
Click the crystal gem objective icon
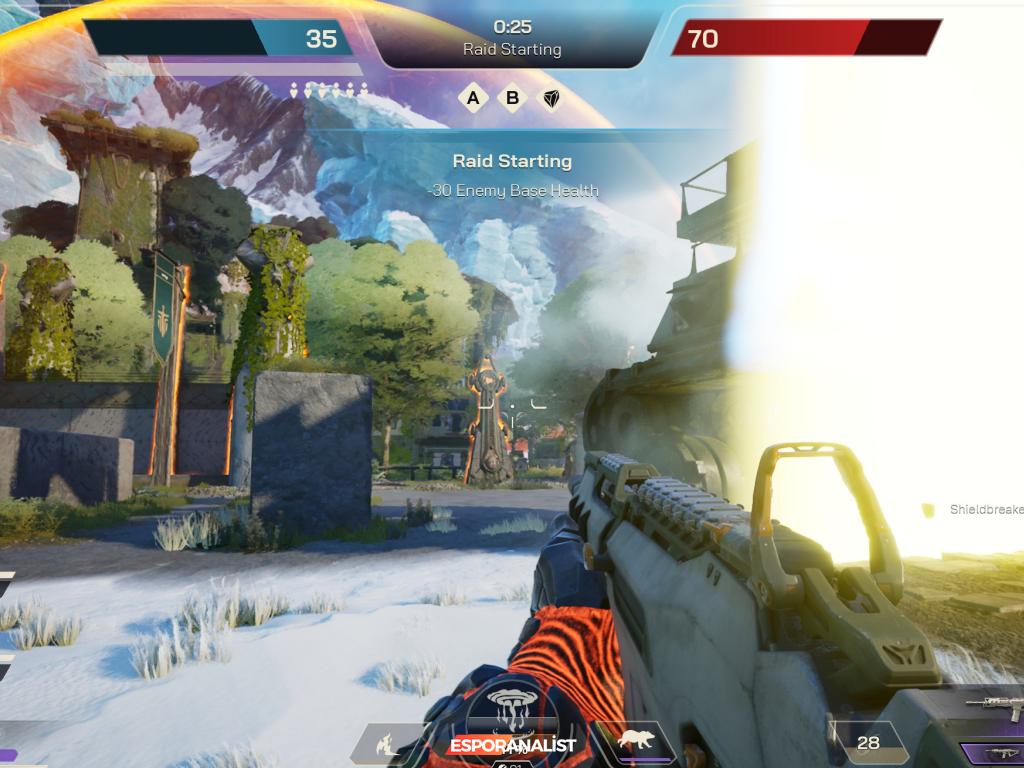551,98
